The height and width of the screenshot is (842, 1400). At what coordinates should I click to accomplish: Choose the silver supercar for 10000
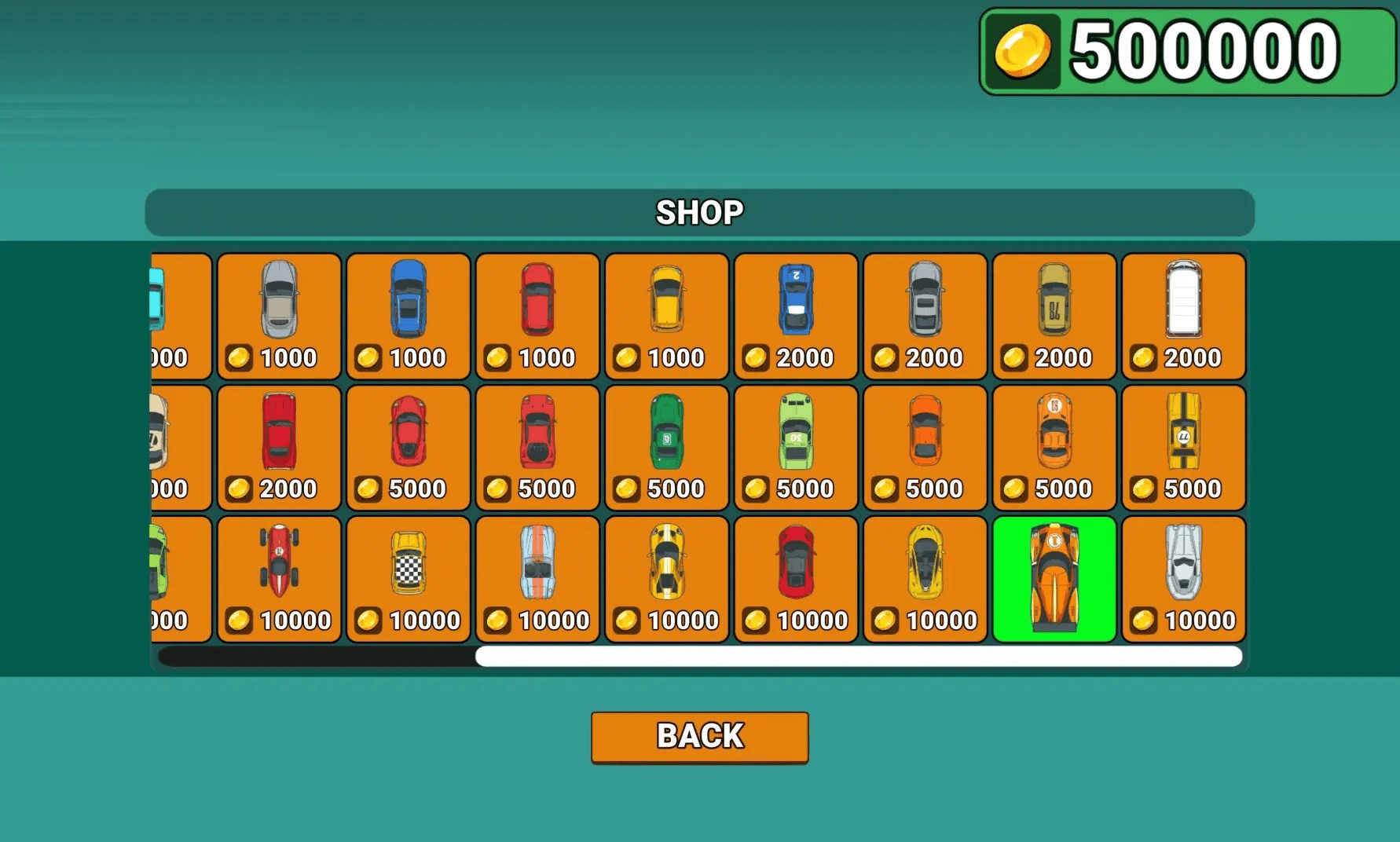[x=1183, y=578]
